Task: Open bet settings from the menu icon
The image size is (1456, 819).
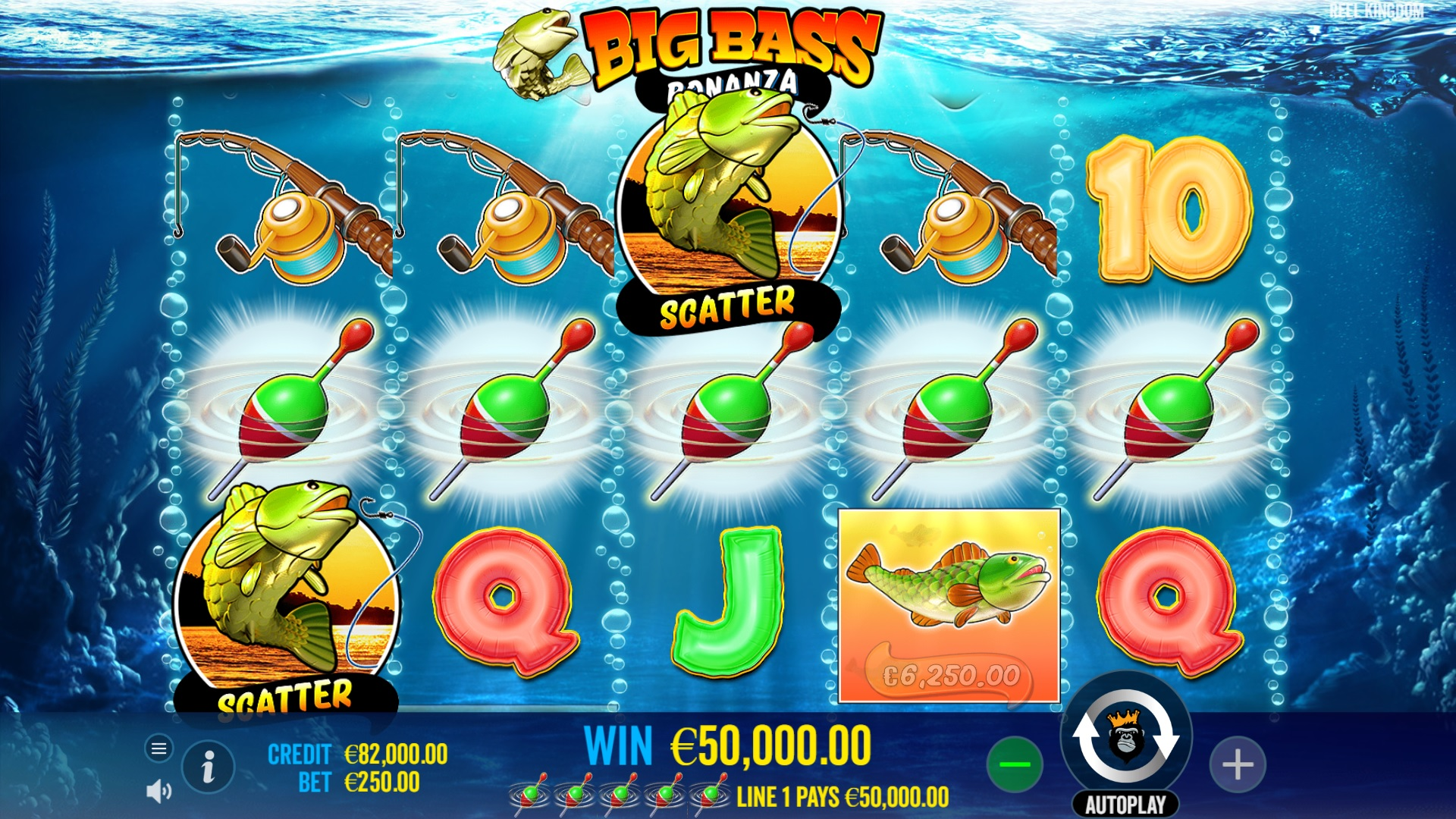Action: pos(158,748)
